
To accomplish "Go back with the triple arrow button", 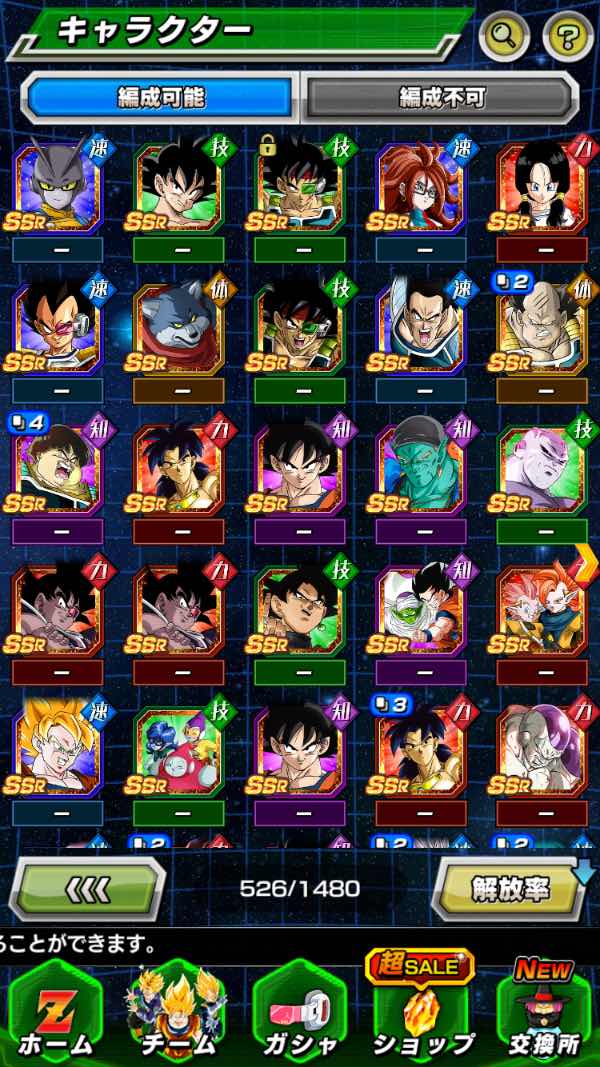I will click(x=88, y=888).
